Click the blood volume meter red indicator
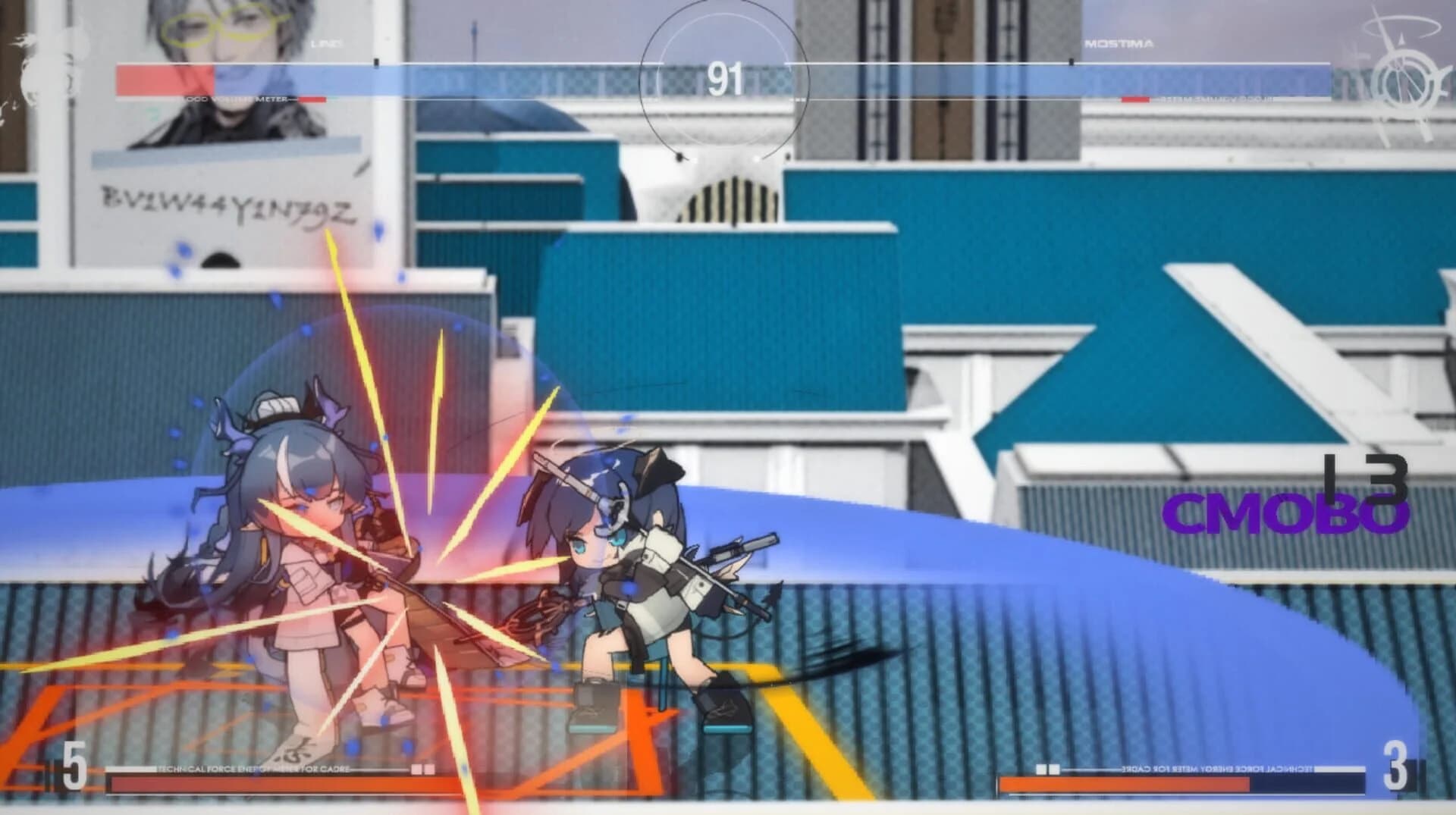Screen dimensions: 1456x815 [311, 99]
